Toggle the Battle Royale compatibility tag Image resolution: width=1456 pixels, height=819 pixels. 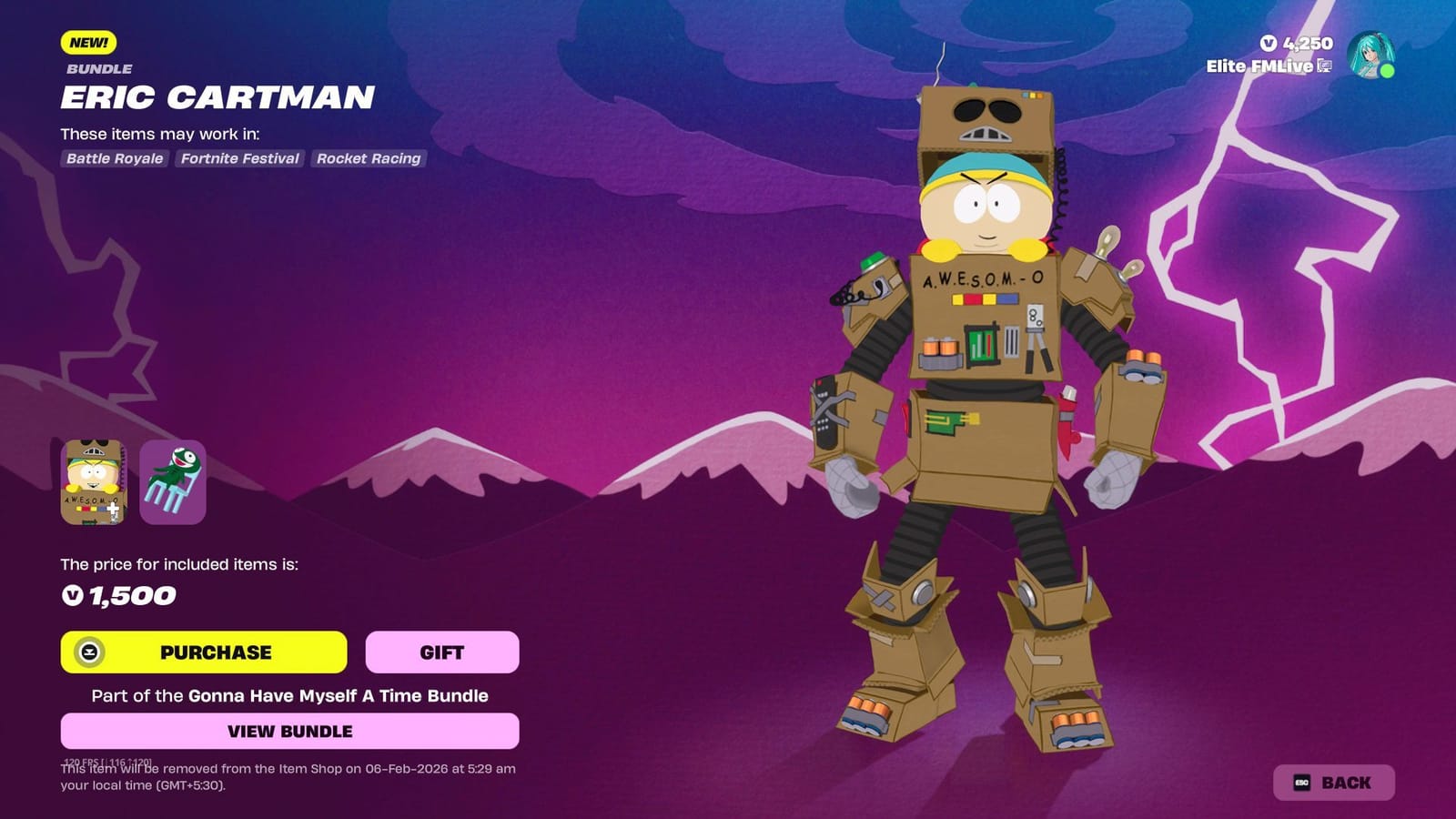point(114,158)
